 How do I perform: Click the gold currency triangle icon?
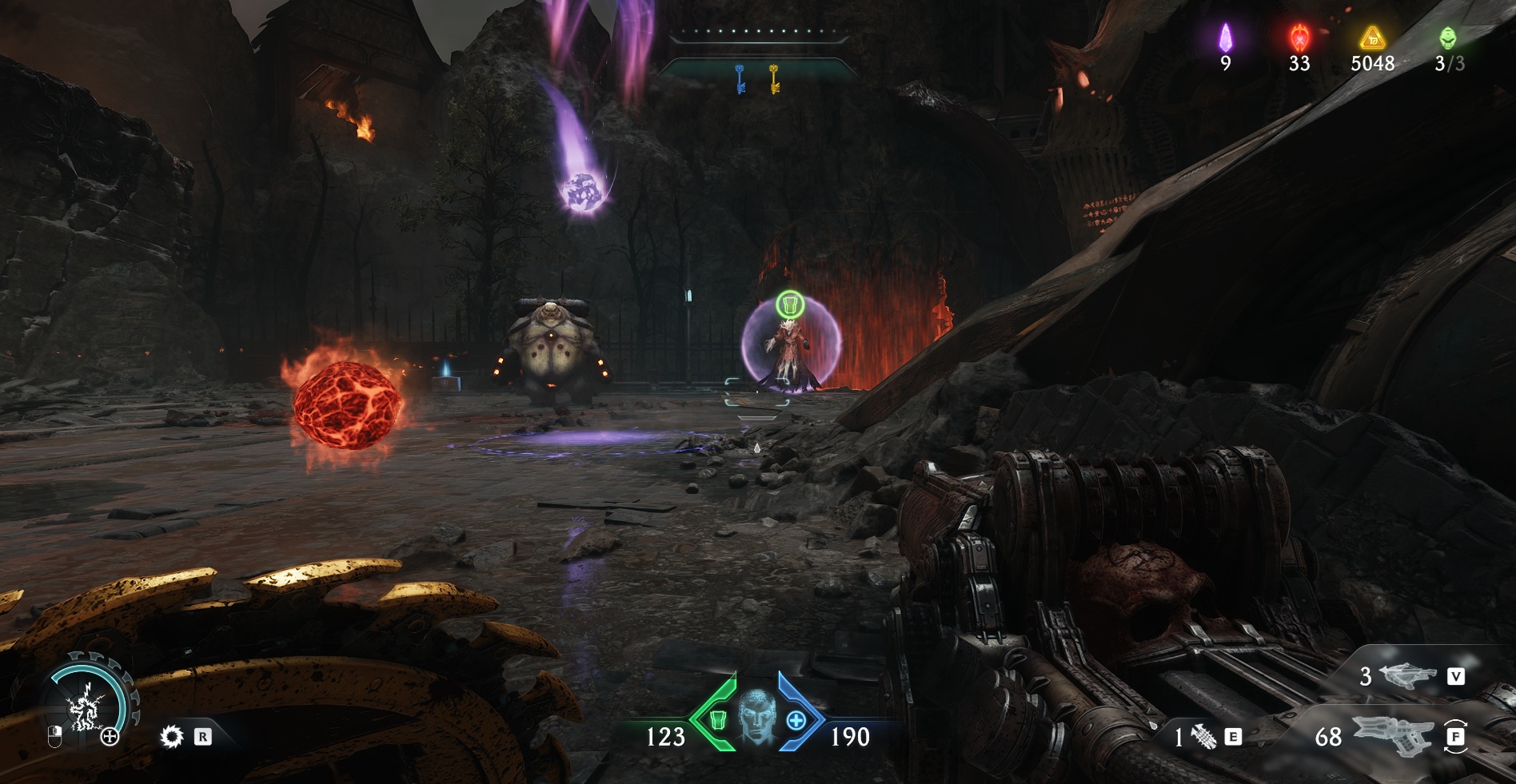[1372, 38]
